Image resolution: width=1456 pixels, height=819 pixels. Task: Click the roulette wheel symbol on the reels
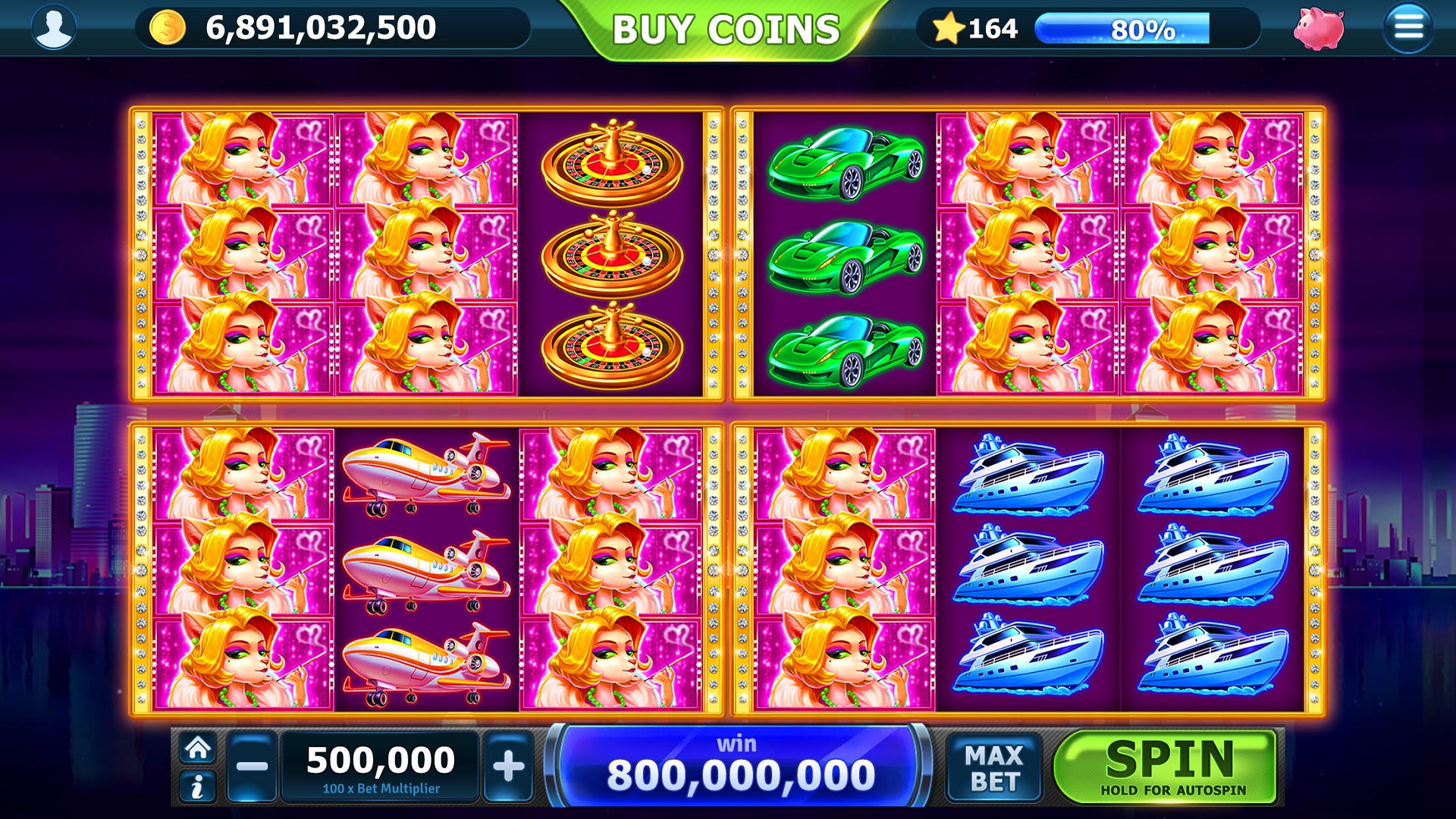[611, 254]
